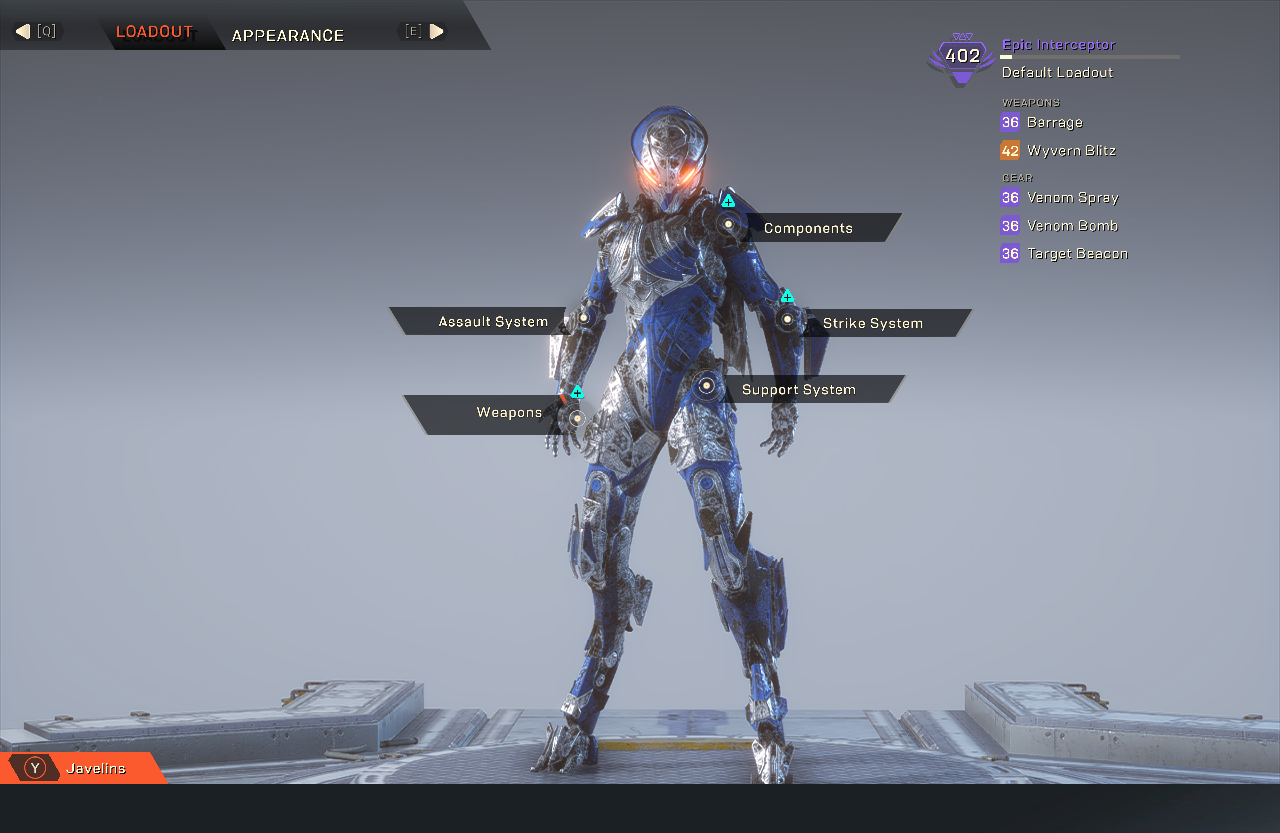Click the Default Loadout name

point(1057,72)
